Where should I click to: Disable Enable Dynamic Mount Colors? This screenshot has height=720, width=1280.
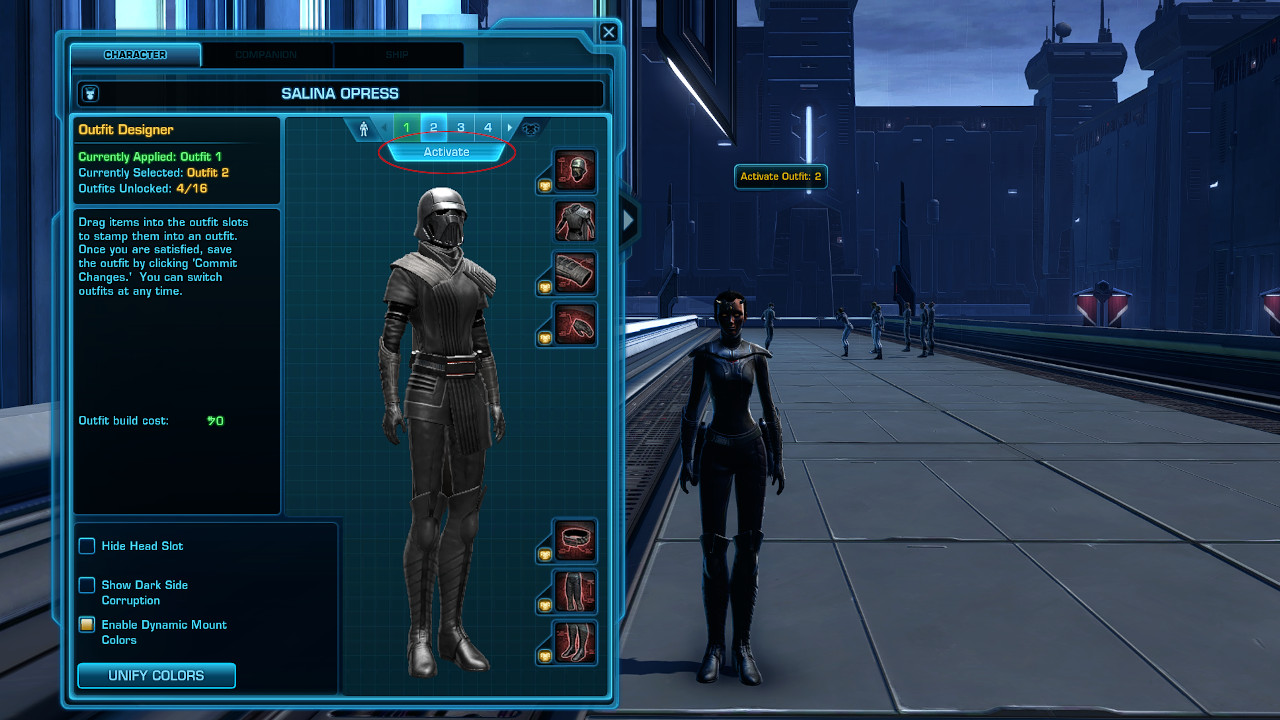86,625
